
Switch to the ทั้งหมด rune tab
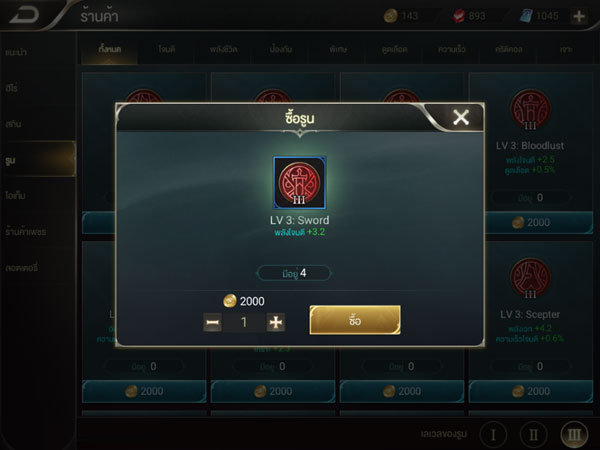tap(111, 47)
